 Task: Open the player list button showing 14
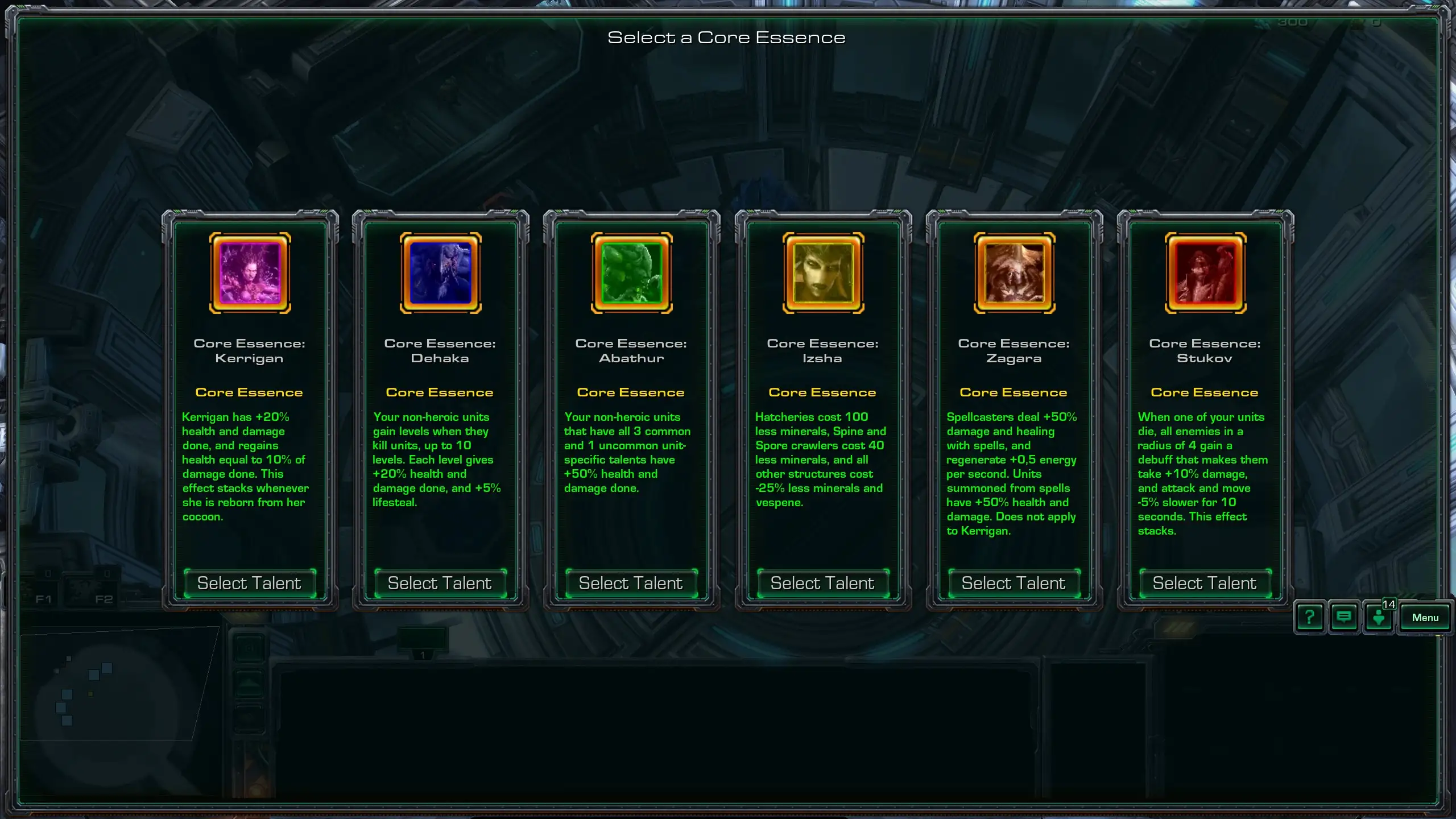[1379, 617]
